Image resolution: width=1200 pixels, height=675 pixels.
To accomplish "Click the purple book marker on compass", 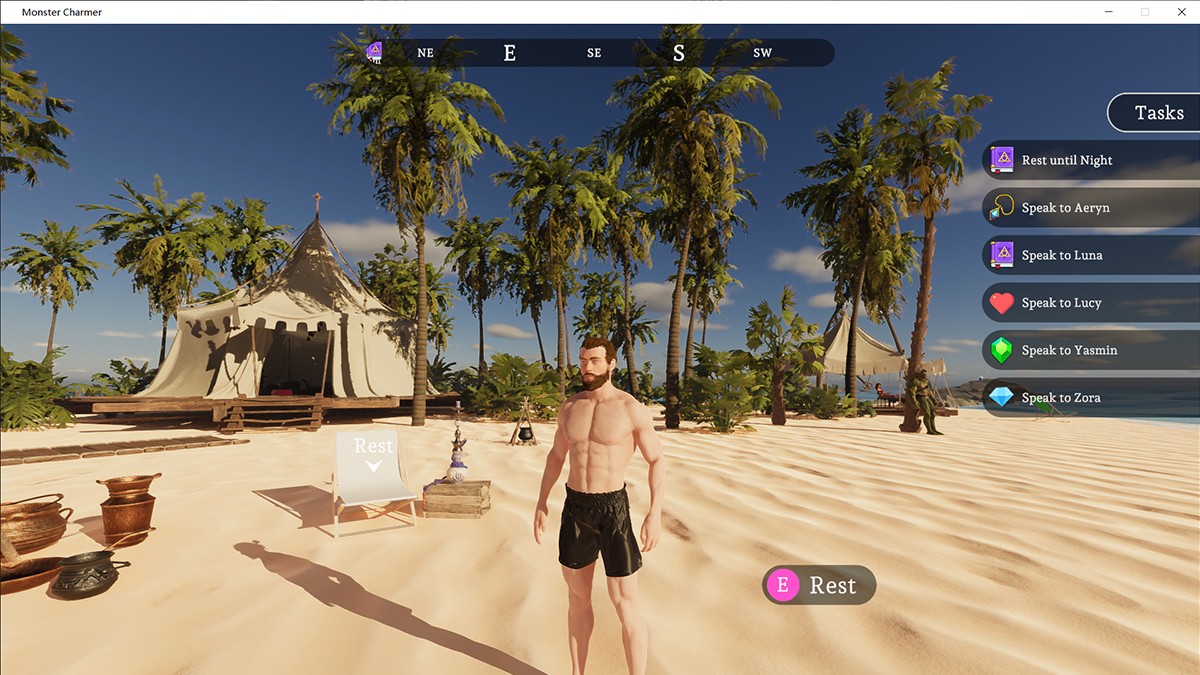I will click(374, 52).
